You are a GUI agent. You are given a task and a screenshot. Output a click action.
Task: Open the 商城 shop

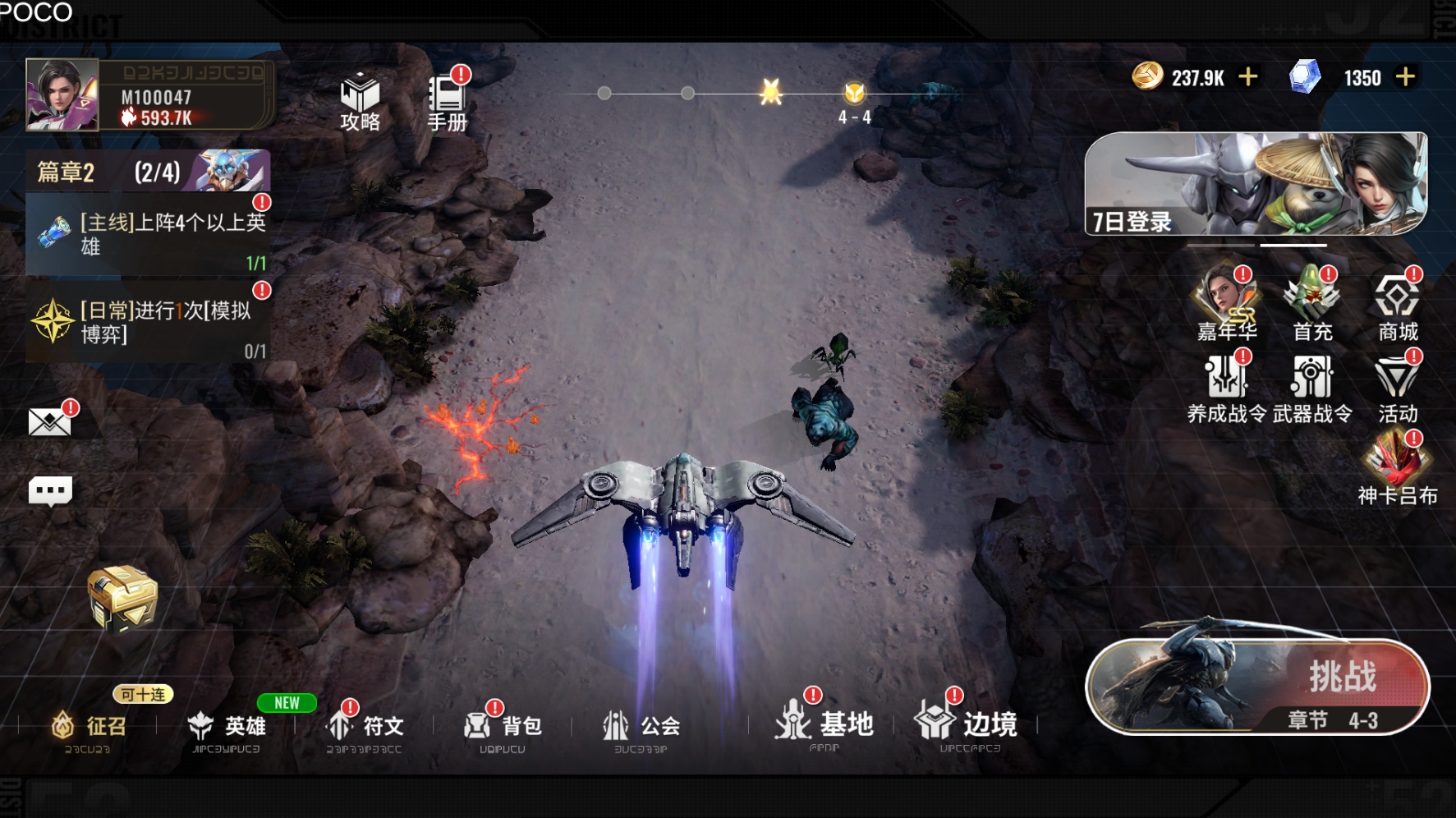[x=1398, y=304]
